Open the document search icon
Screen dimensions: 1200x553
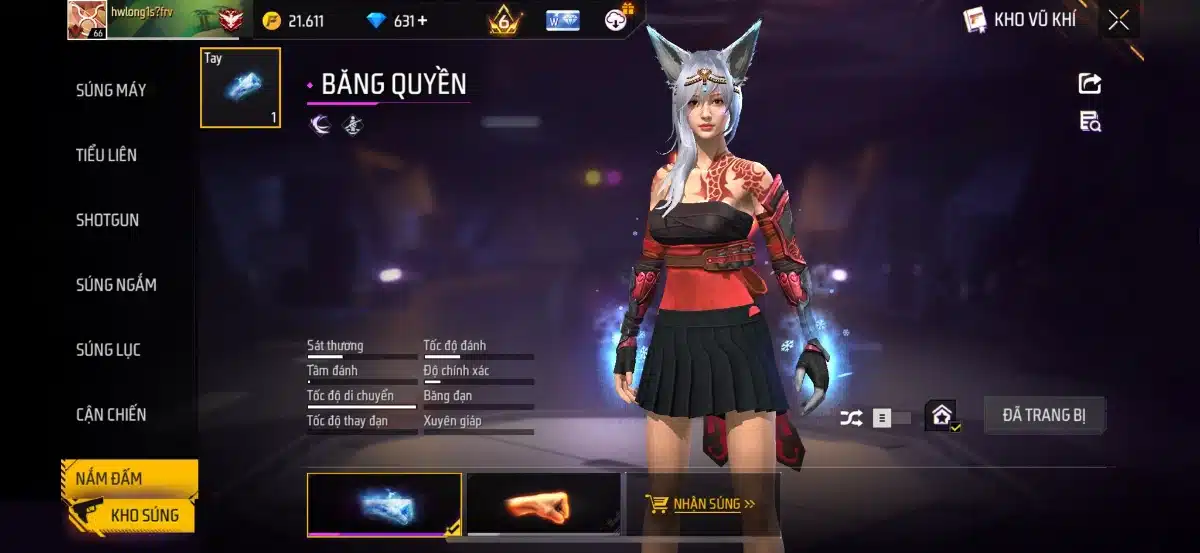pos(1090,122)
